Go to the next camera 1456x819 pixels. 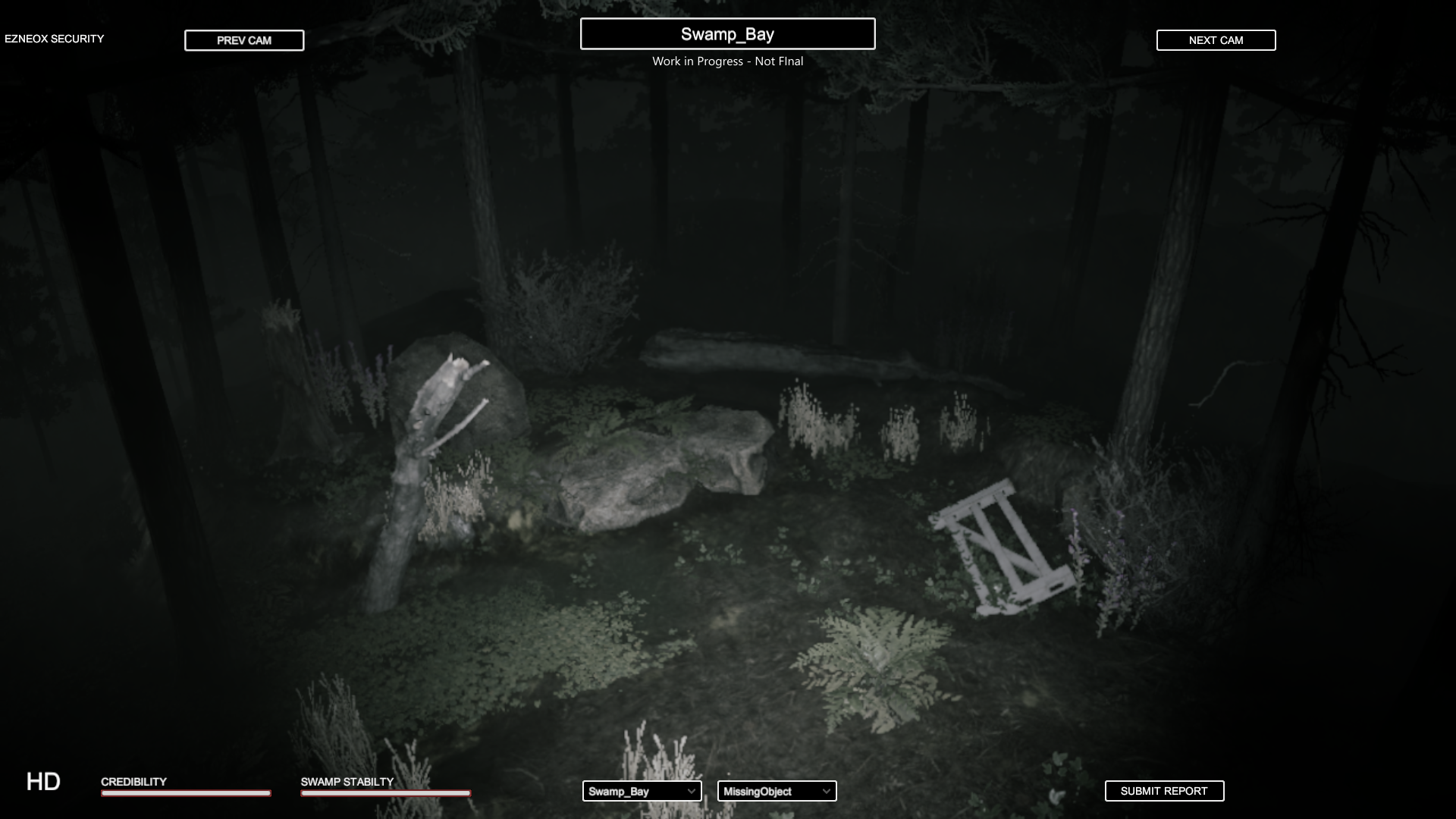pyautogui.click(x=1216, y=40)
